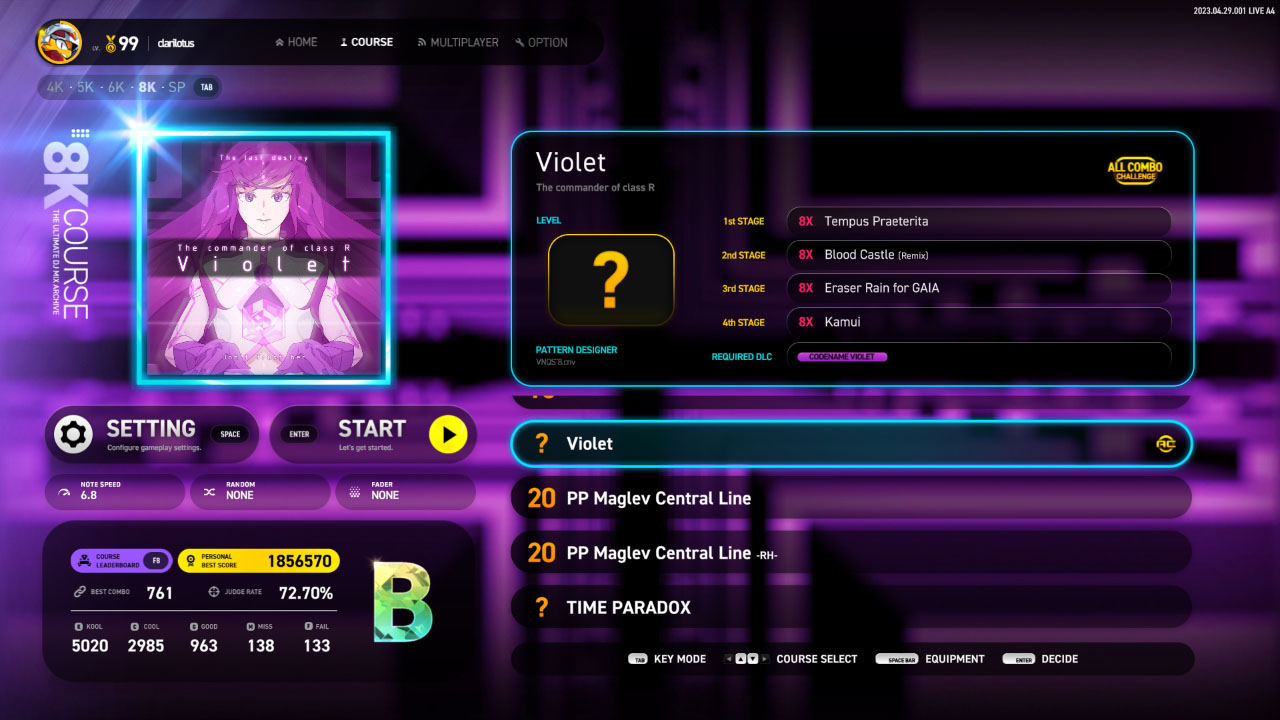
Task: Click the Violet course jacket artwork
Action: (x=264, y=258)
